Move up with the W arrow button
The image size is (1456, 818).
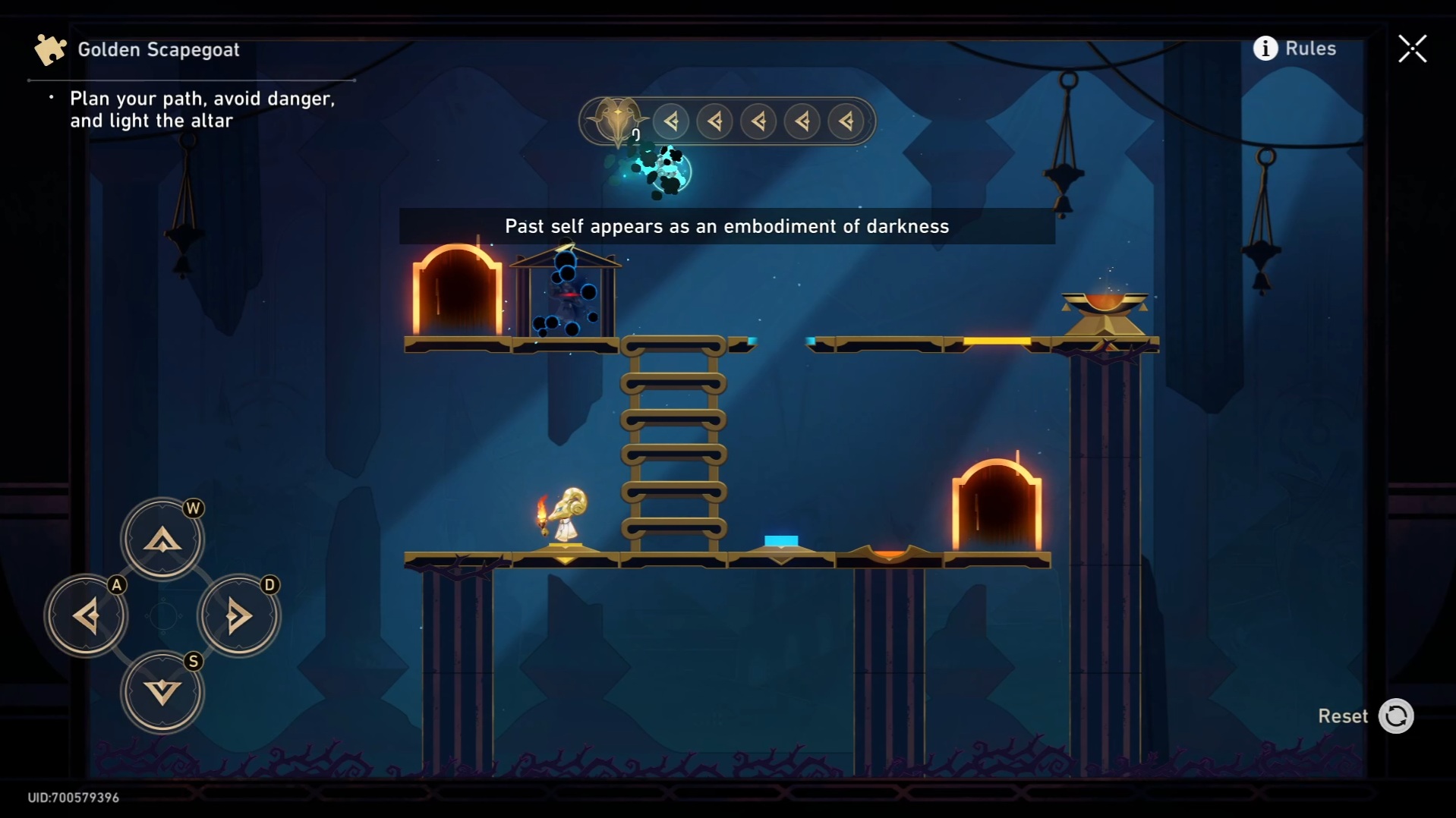coord(162,540)
